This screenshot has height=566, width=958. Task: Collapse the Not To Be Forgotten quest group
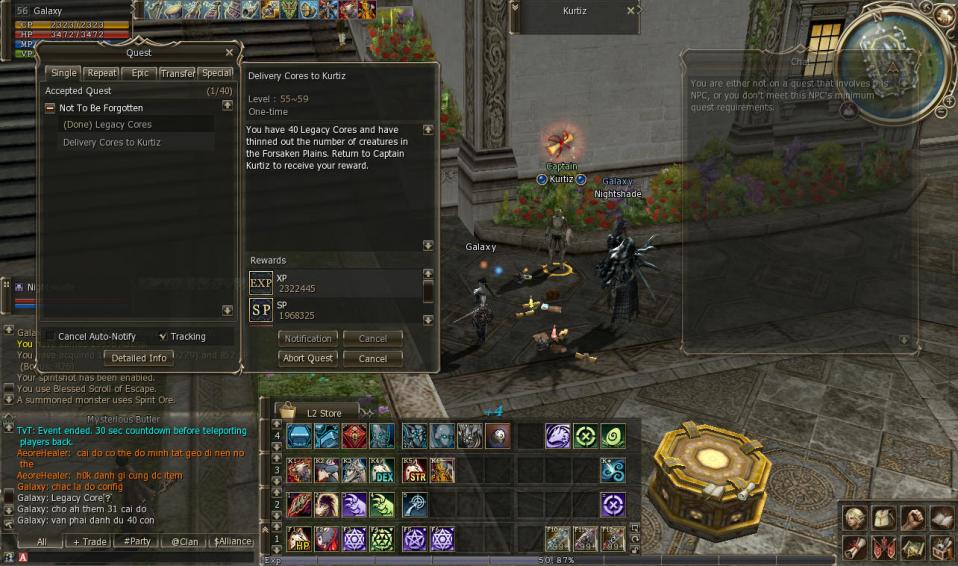(50, 108)
